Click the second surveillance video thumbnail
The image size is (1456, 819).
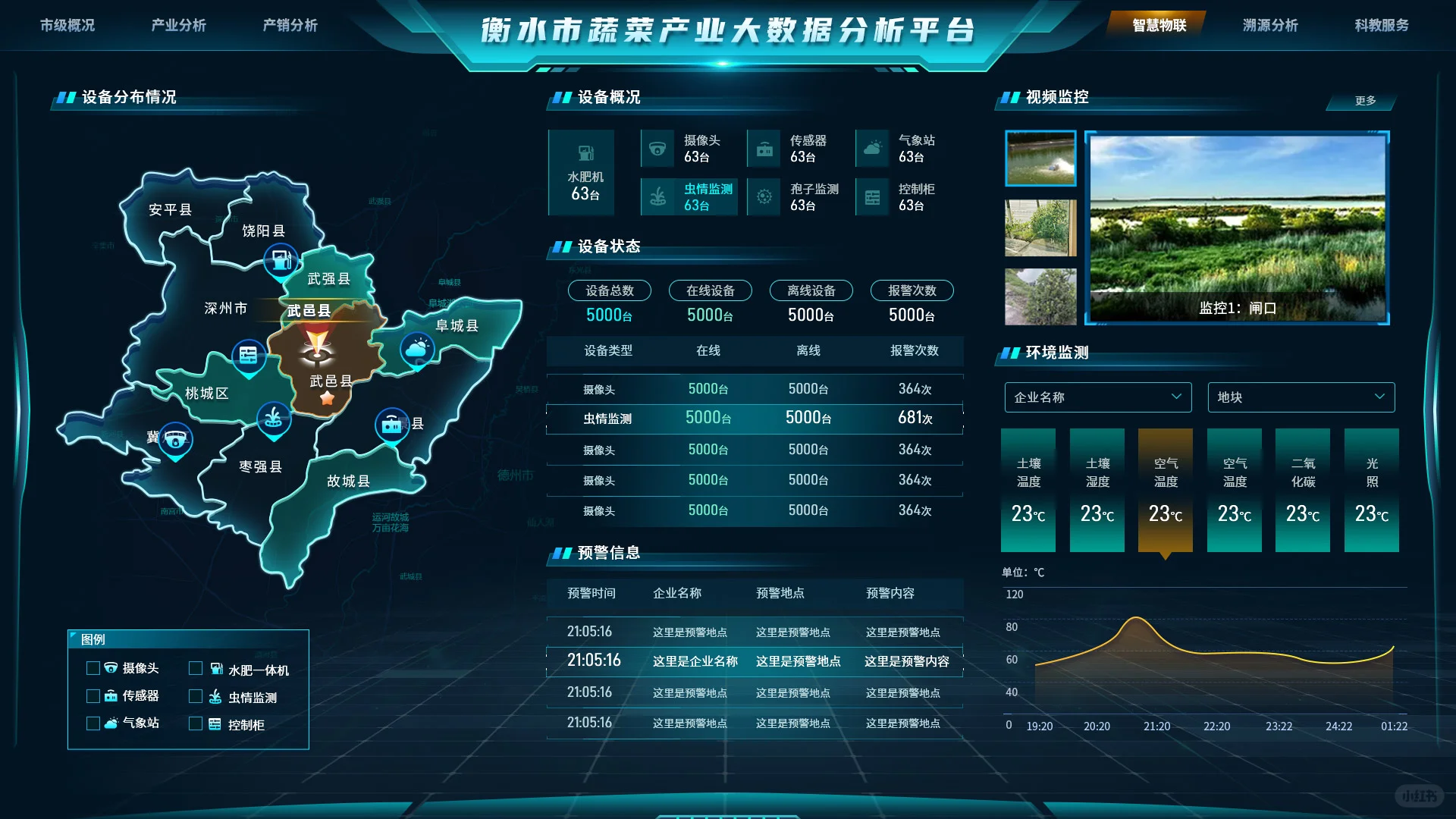pos(1040,227)
